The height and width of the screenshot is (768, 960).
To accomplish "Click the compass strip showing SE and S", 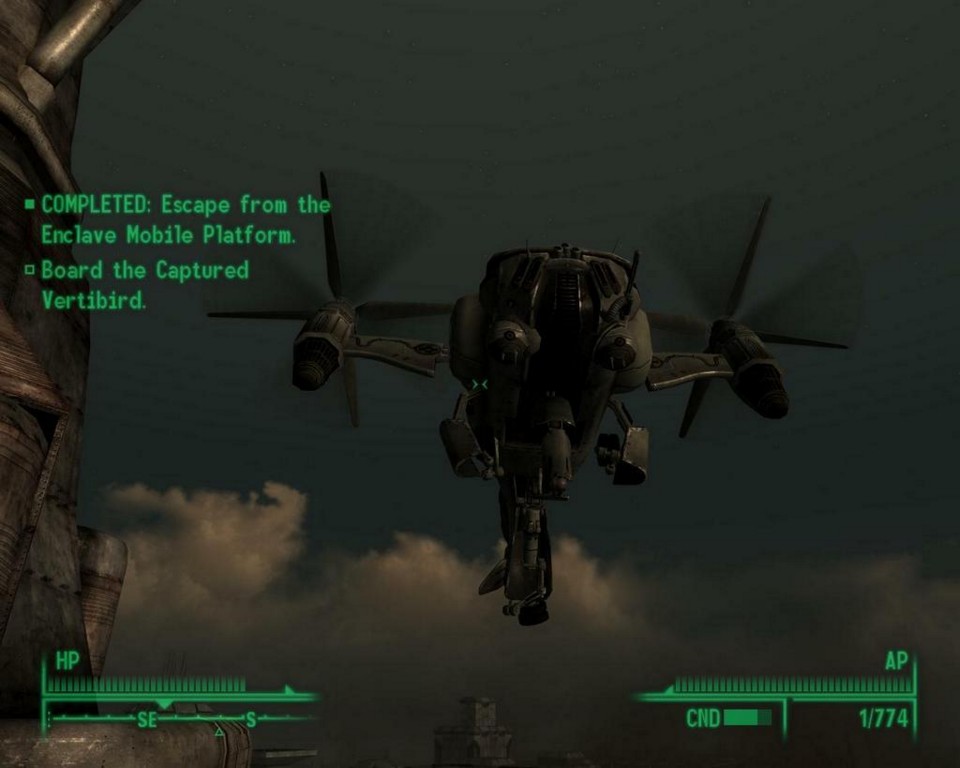I will (x=180, y=718).
